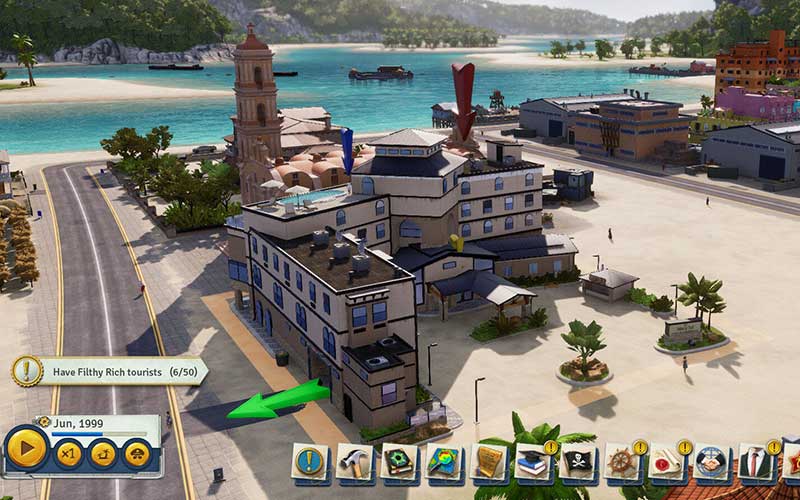
Task: Open the gear icon beside the date
Action: pyautogui.click(x=44, y=423)
